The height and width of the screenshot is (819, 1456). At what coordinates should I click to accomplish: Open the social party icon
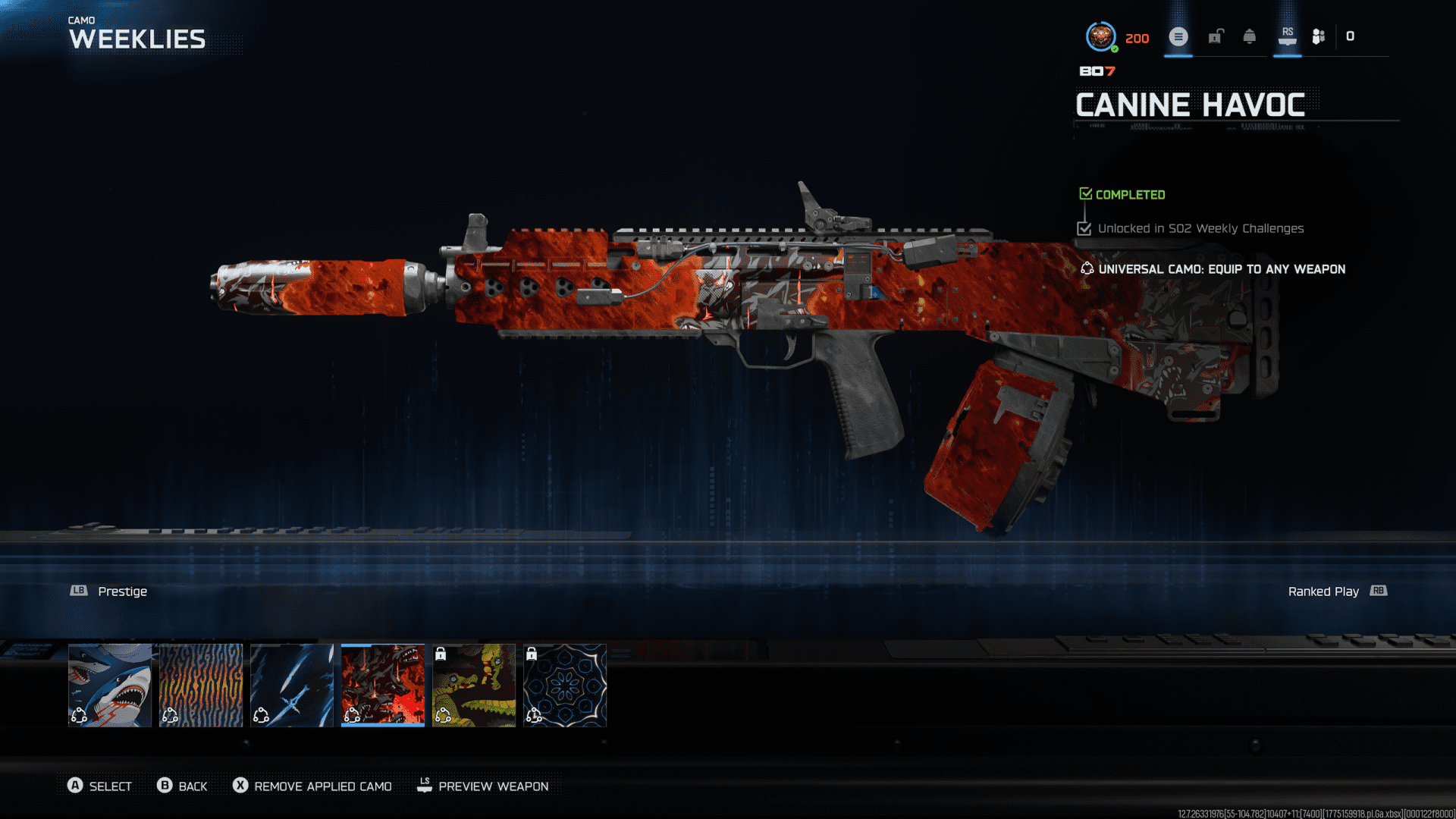tap(1319, 36)
